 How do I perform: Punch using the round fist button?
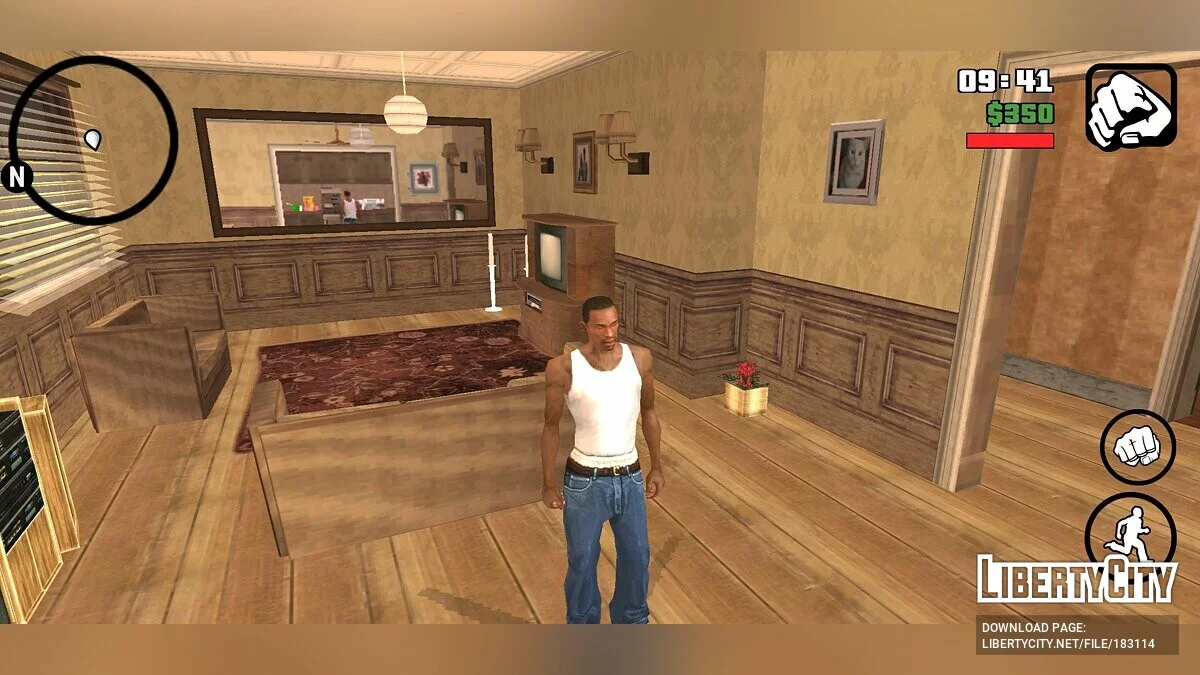[1137, 447]
